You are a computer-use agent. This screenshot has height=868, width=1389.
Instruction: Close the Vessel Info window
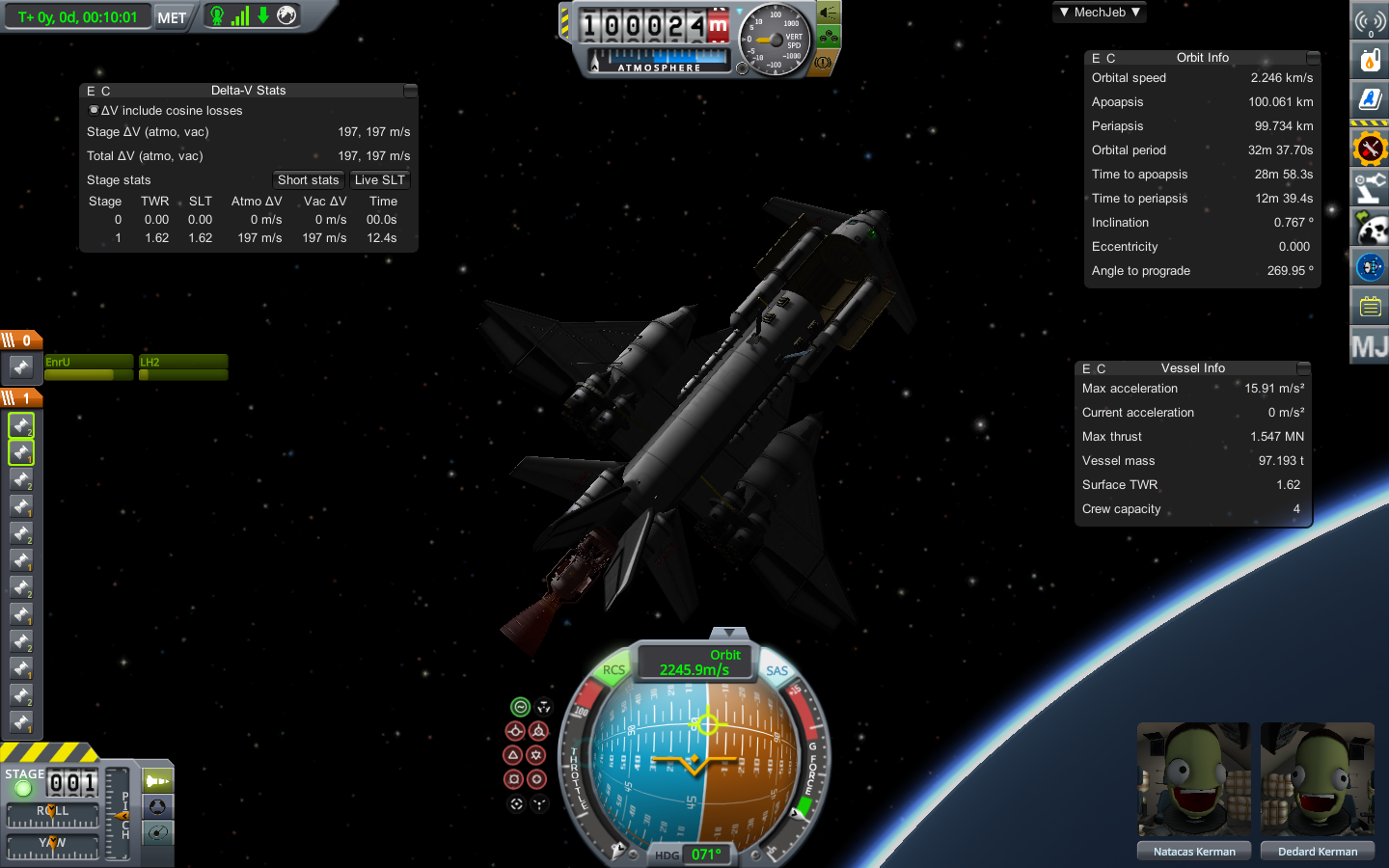1304,368
